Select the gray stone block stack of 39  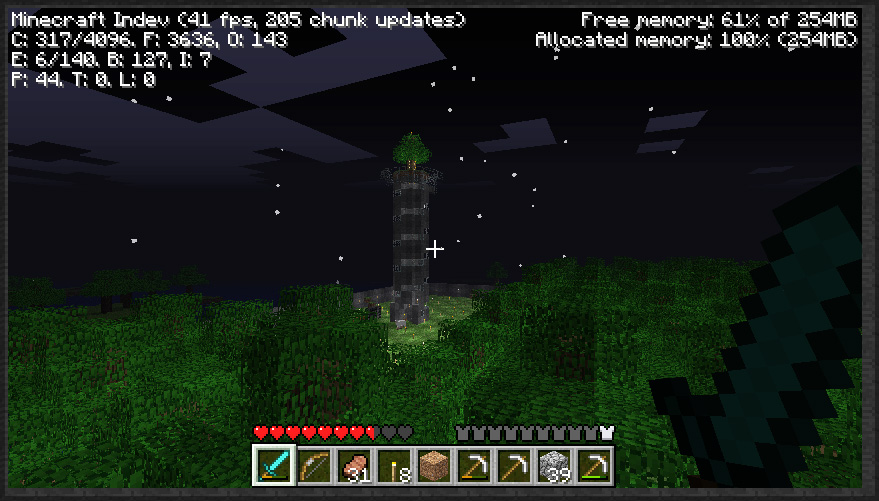coord(552,464)
